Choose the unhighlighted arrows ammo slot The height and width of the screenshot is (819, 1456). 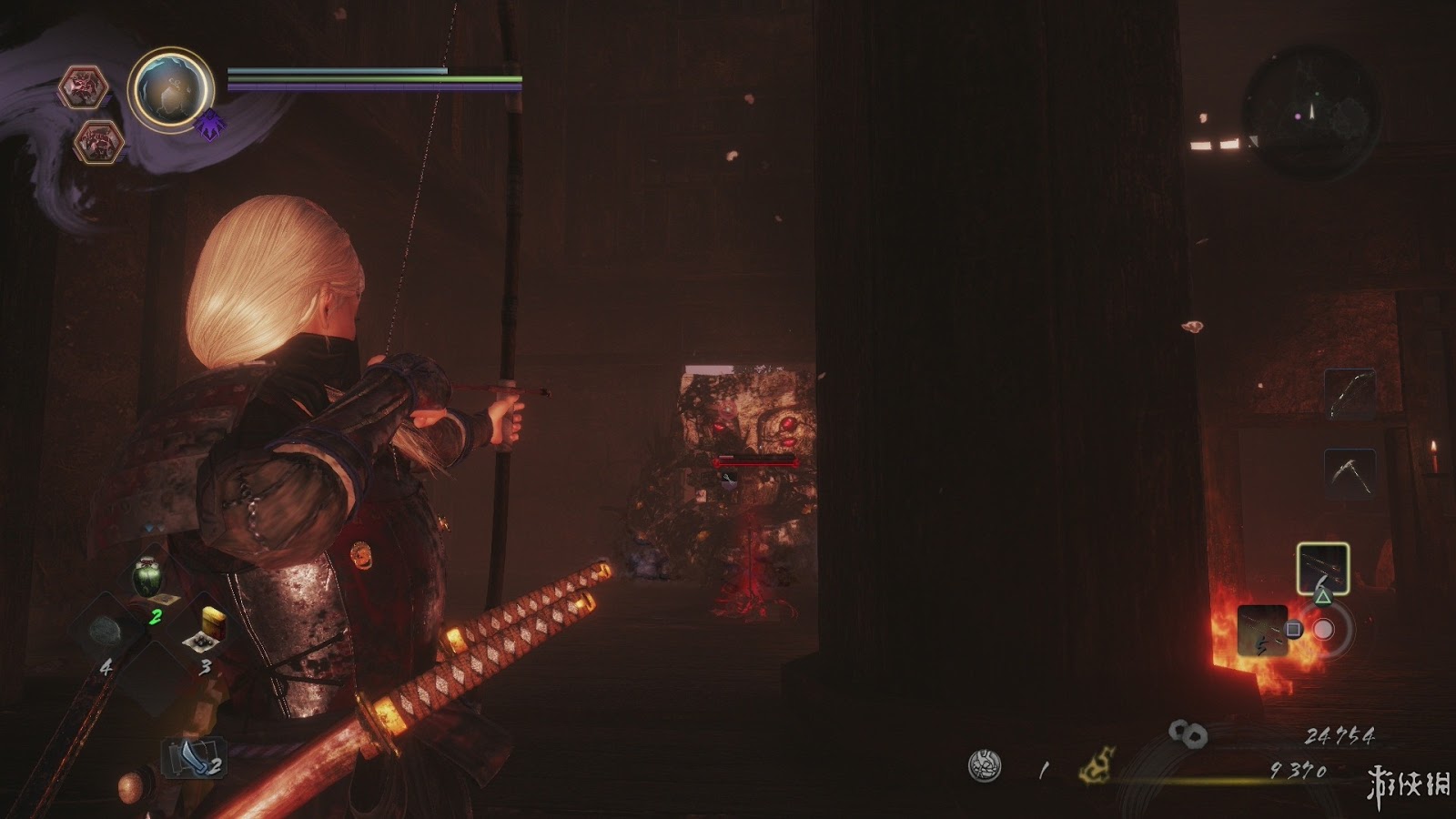pyautogui.click(x=1262, y=630)
